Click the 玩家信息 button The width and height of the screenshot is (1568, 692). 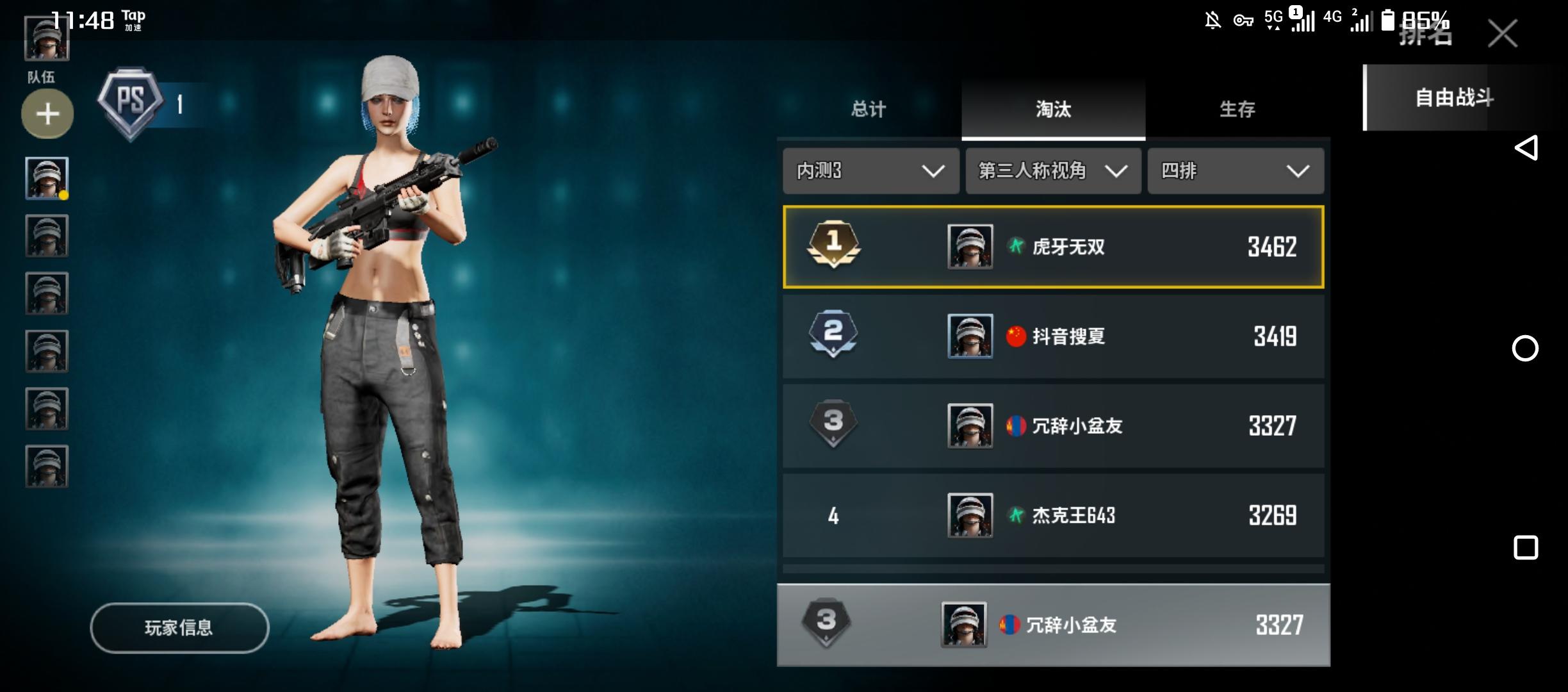pos(179,628)
